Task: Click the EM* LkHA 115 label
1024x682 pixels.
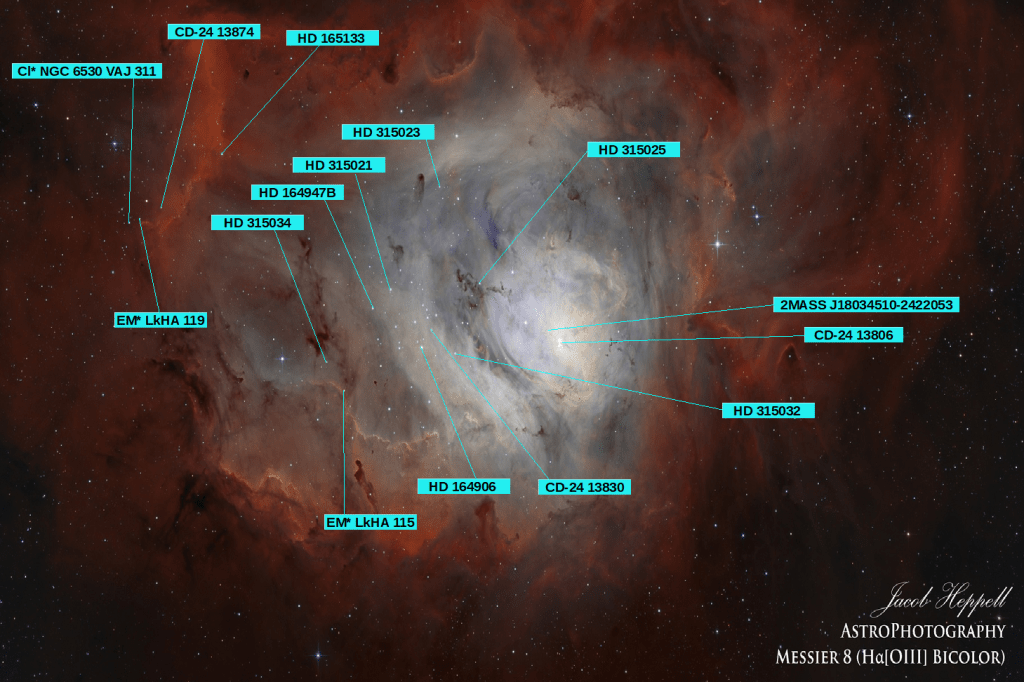Action: click(x=370, y=522)
